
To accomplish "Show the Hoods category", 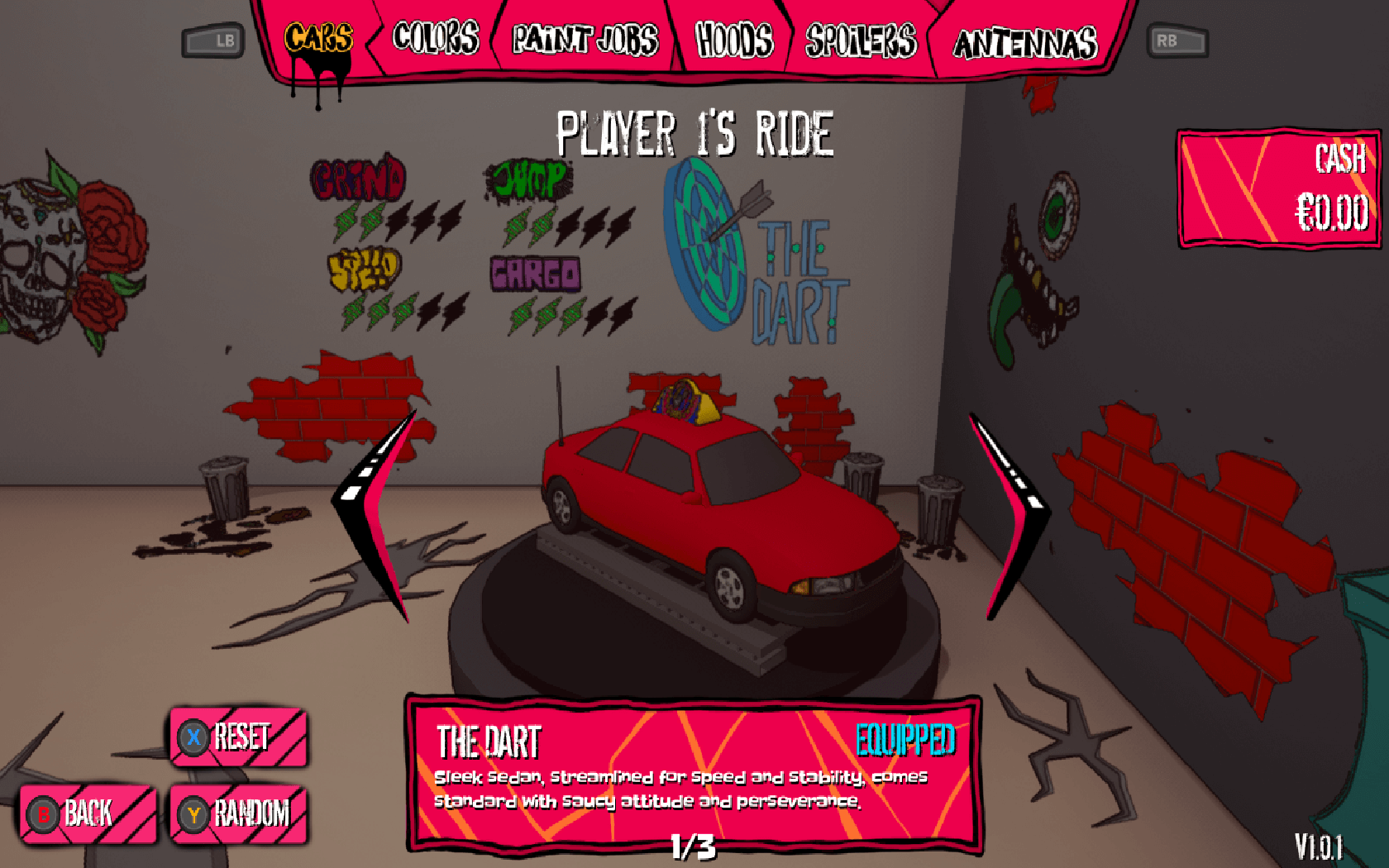I will tap(734, 40).
